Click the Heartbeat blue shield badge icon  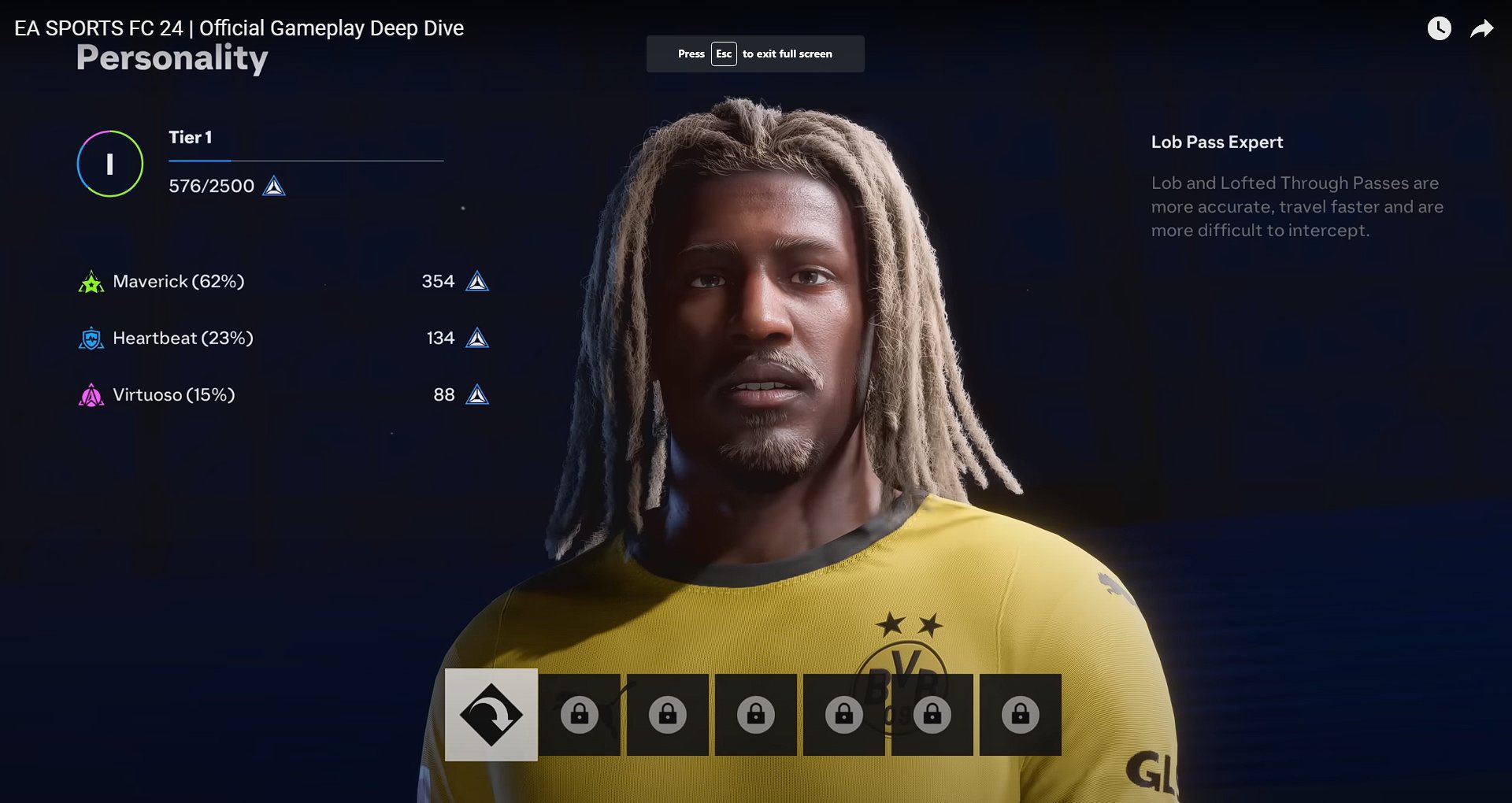coord(91,338)
